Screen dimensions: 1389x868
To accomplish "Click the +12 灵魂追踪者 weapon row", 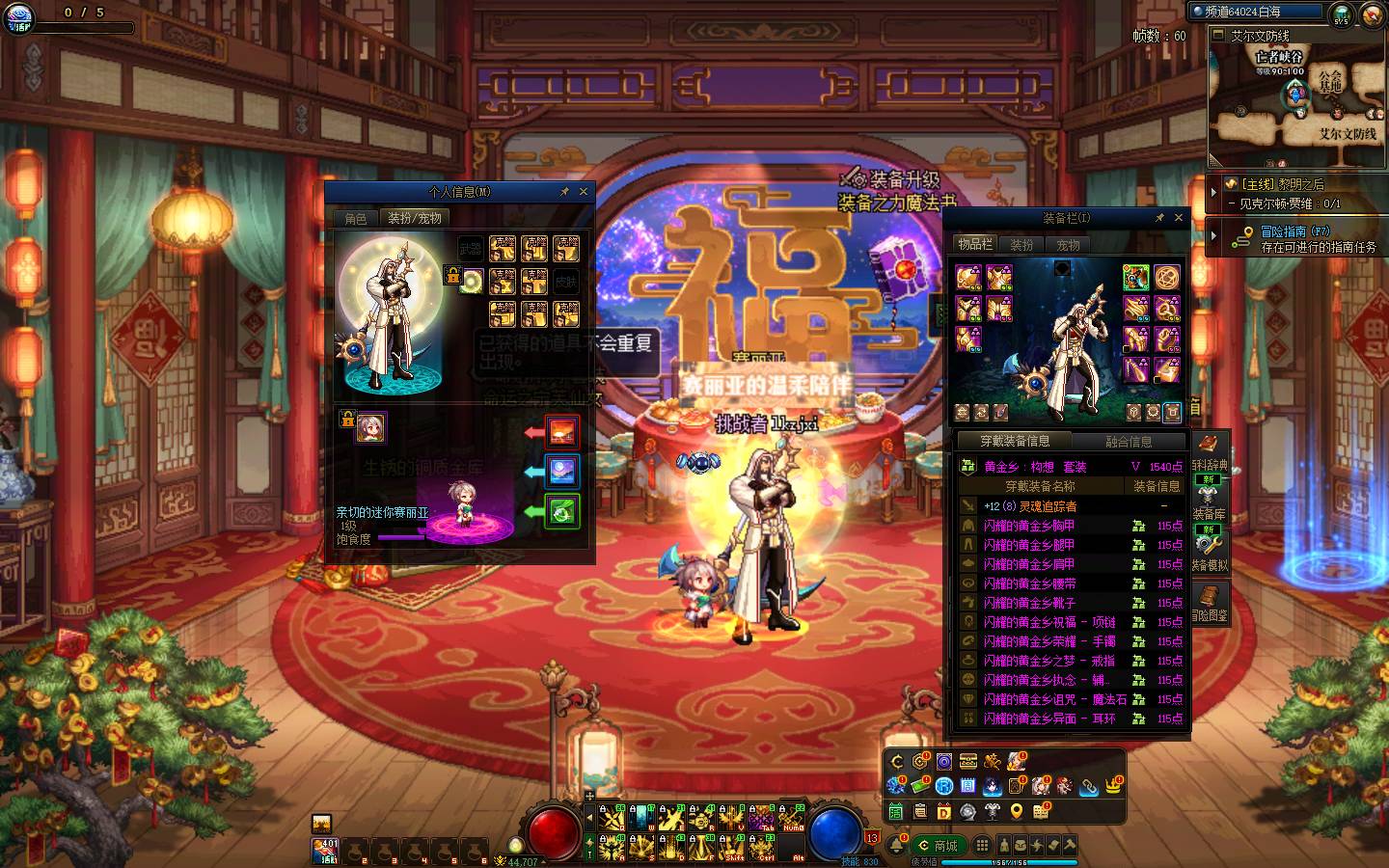I will click(1030, 506).
